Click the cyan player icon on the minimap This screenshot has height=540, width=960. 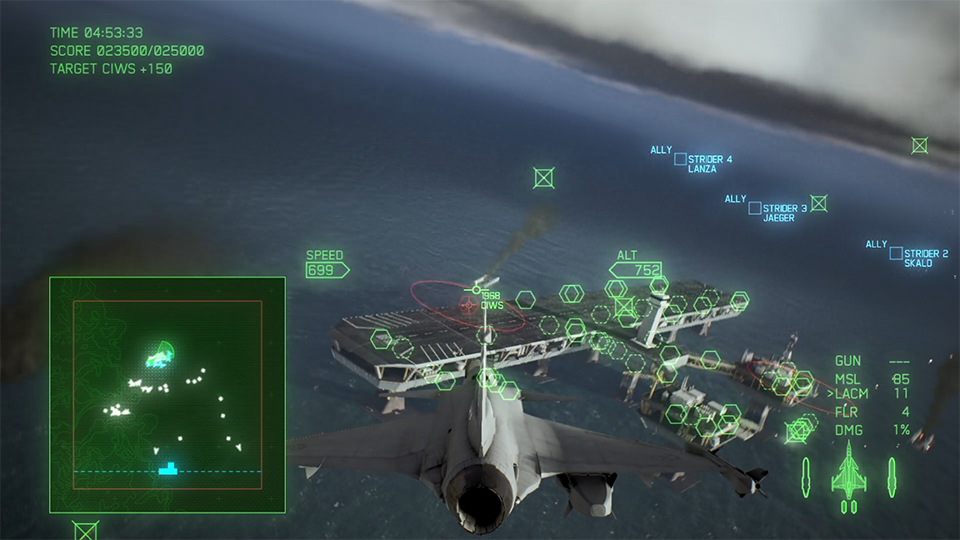point(169,467)
